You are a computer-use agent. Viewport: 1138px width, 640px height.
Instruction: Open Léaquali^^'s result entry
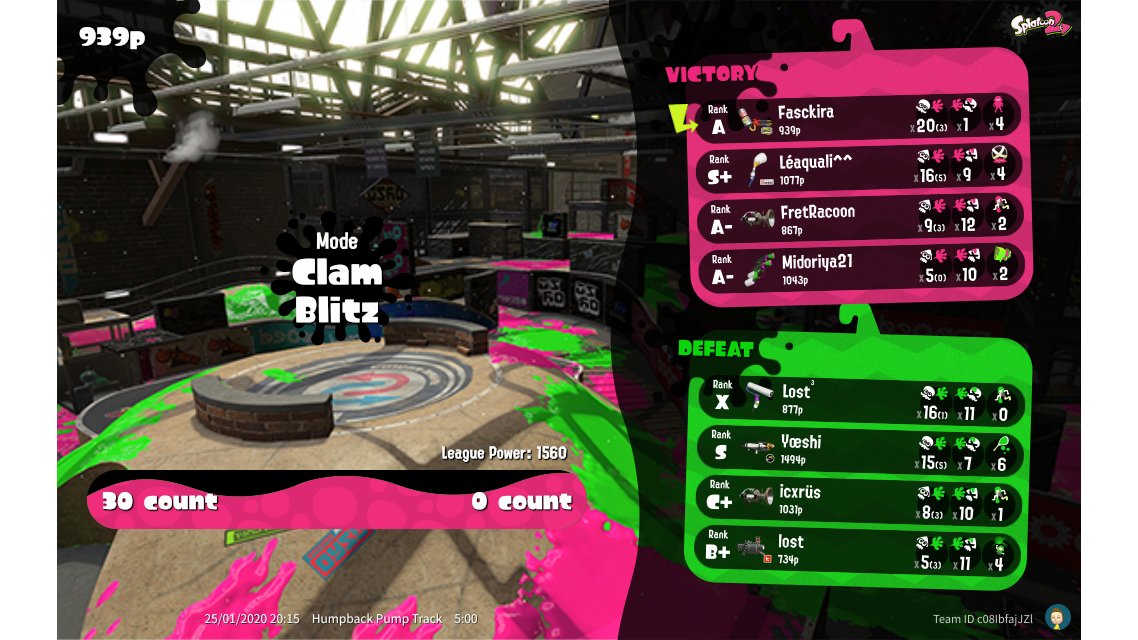tap(858, 168)
